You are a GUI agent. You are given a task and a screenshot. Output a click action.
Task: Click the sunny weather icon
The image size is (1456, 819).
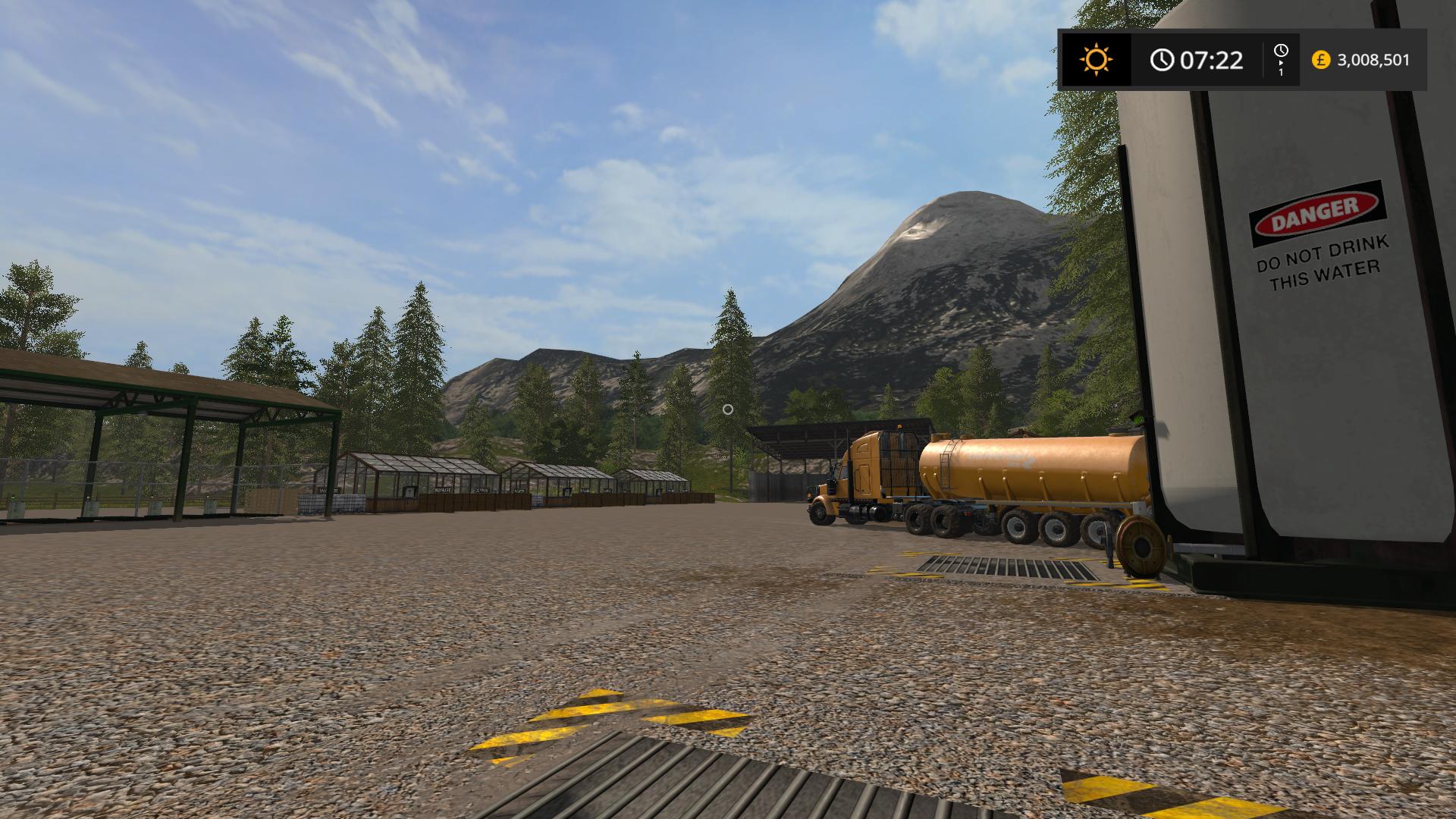coord(1096,59)
